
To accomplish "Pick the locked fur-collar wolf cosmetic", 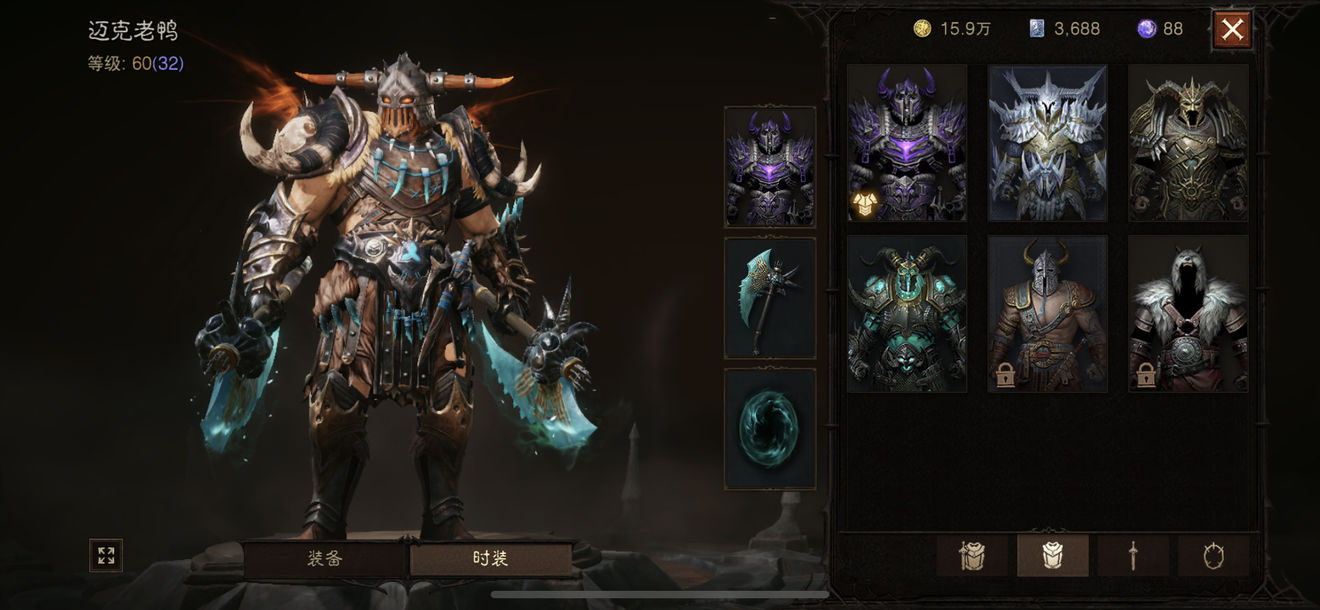I will click(1188, 313).
